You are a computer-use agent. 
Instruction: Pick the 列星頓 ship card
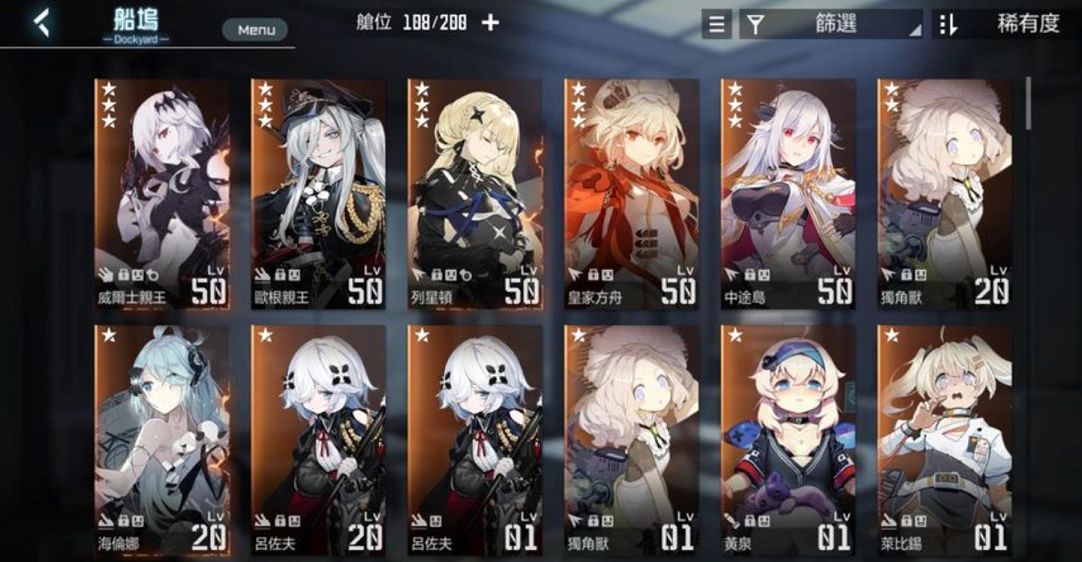coord(474,193)
